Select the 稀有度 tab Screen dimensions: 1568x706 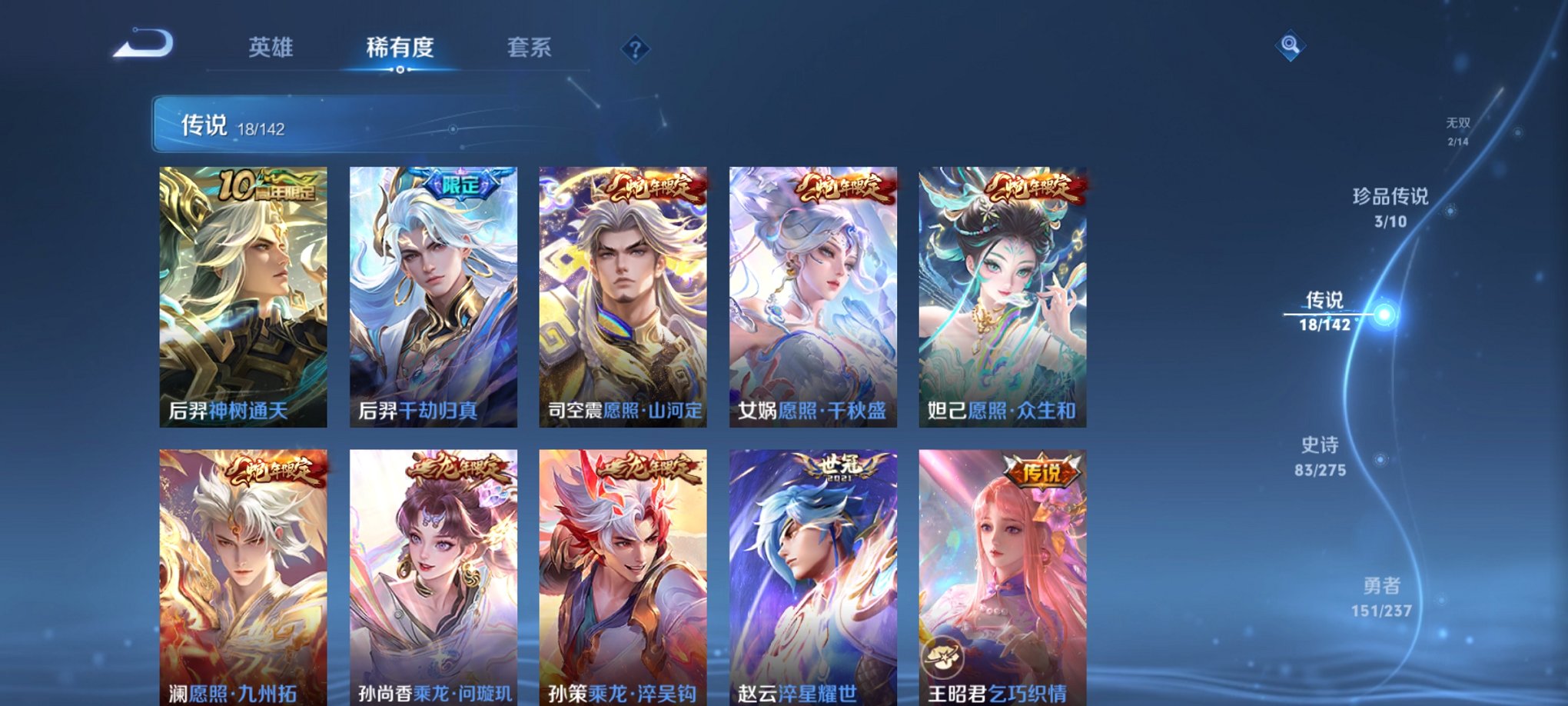(399, 48)
